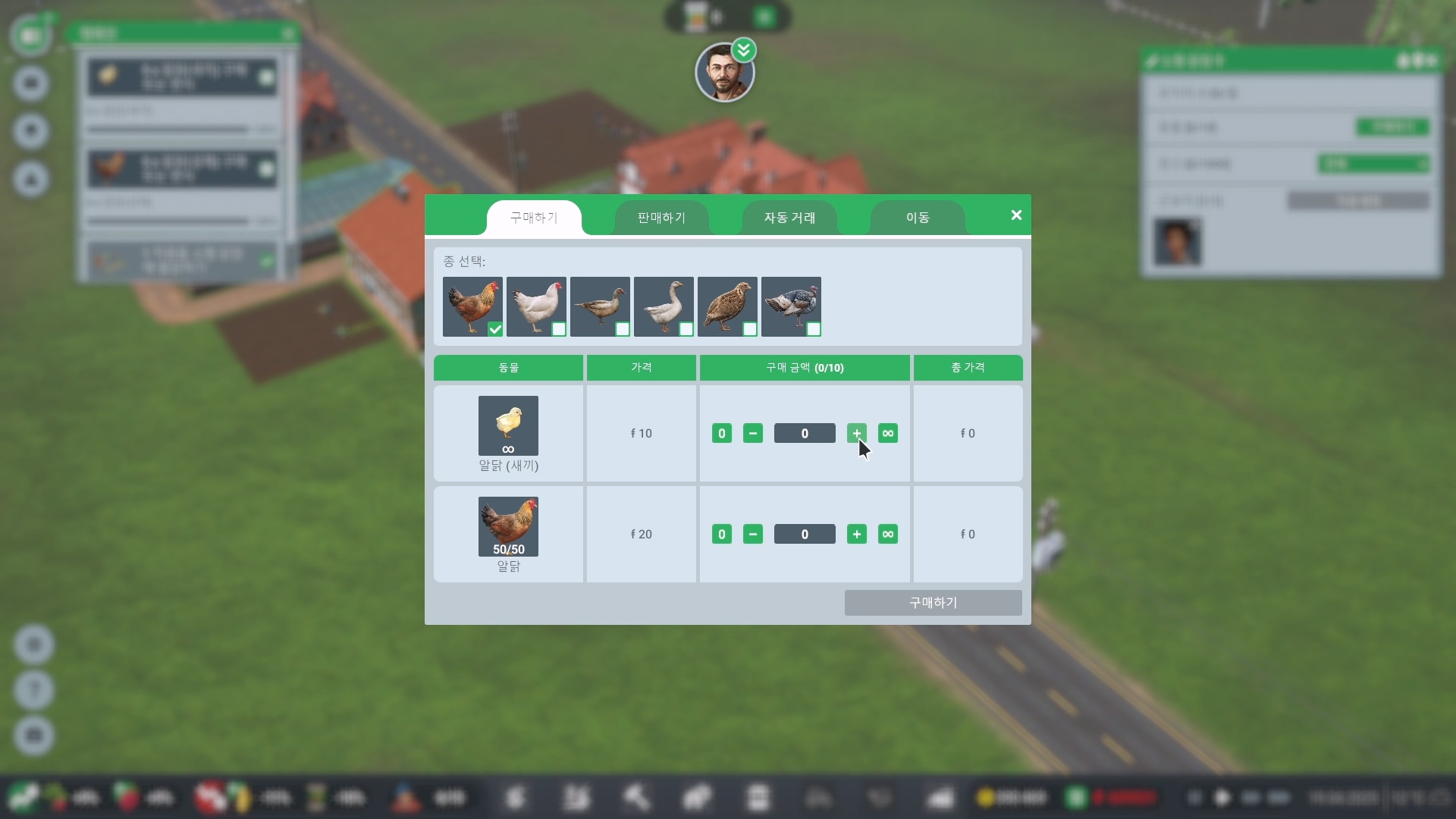Set chick purchase amount to maximum
This screenshot has height=819, width=1456.
pos(888,433)
